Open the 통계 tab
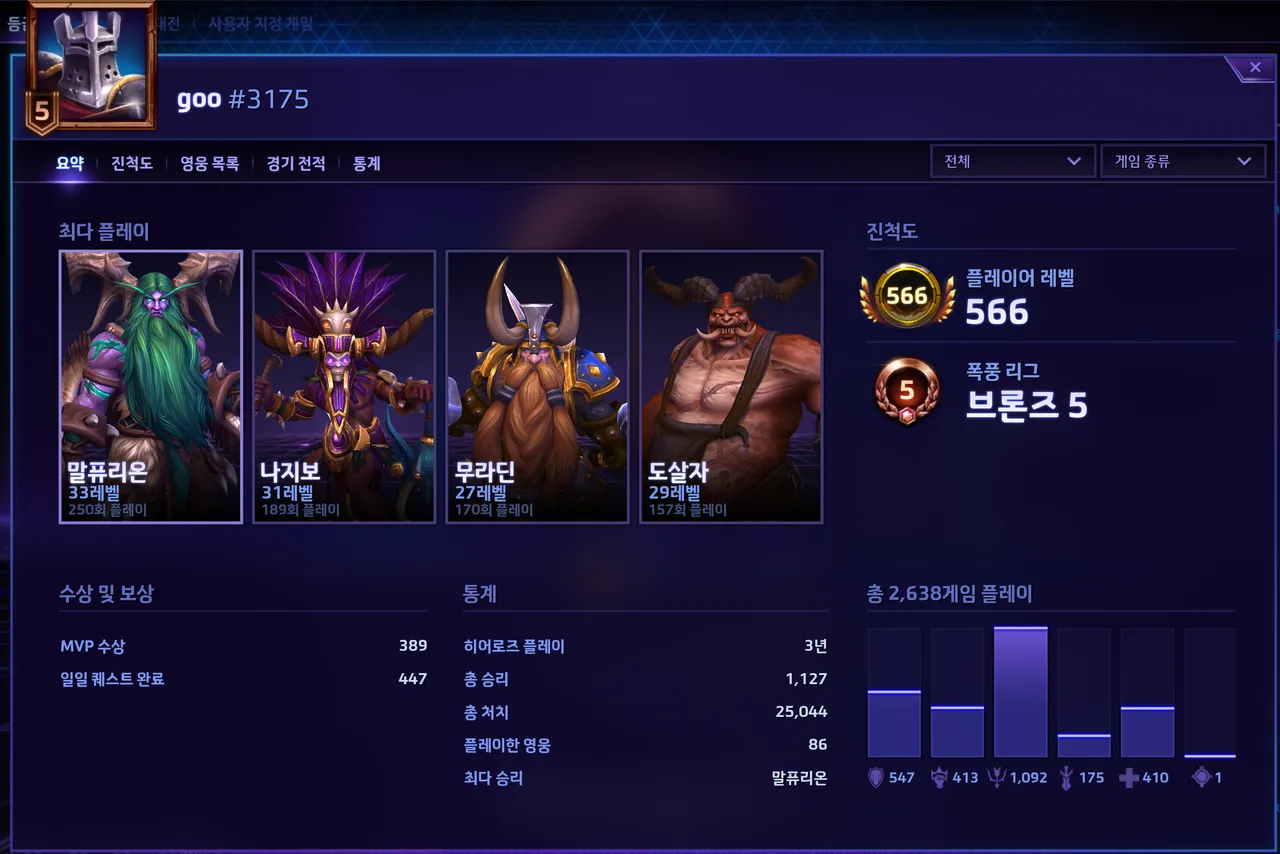1280x854 pixels. (x=366, y=163)
